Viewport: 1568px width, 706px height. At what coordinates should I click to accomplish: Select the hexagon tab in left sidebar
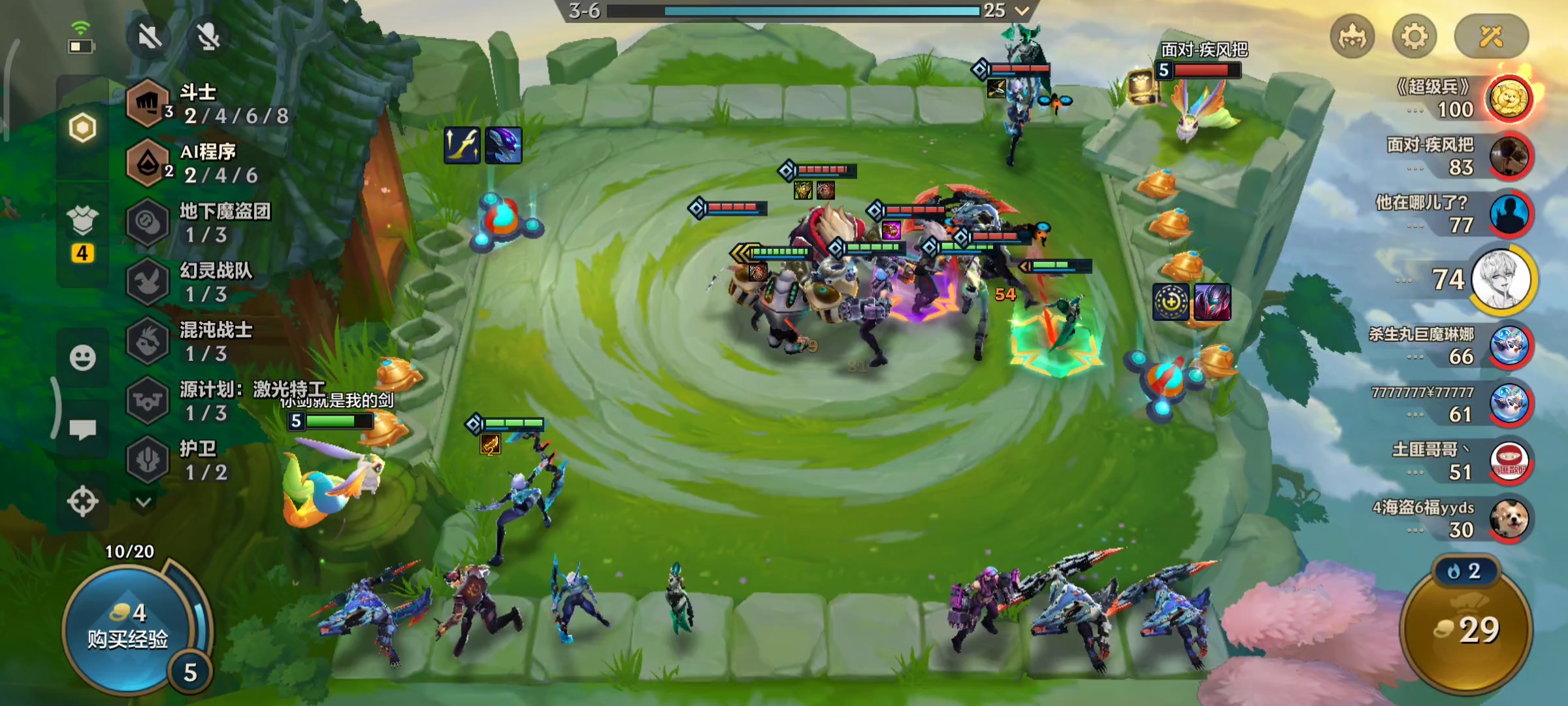pyautogui.click(x=82, y=128)
